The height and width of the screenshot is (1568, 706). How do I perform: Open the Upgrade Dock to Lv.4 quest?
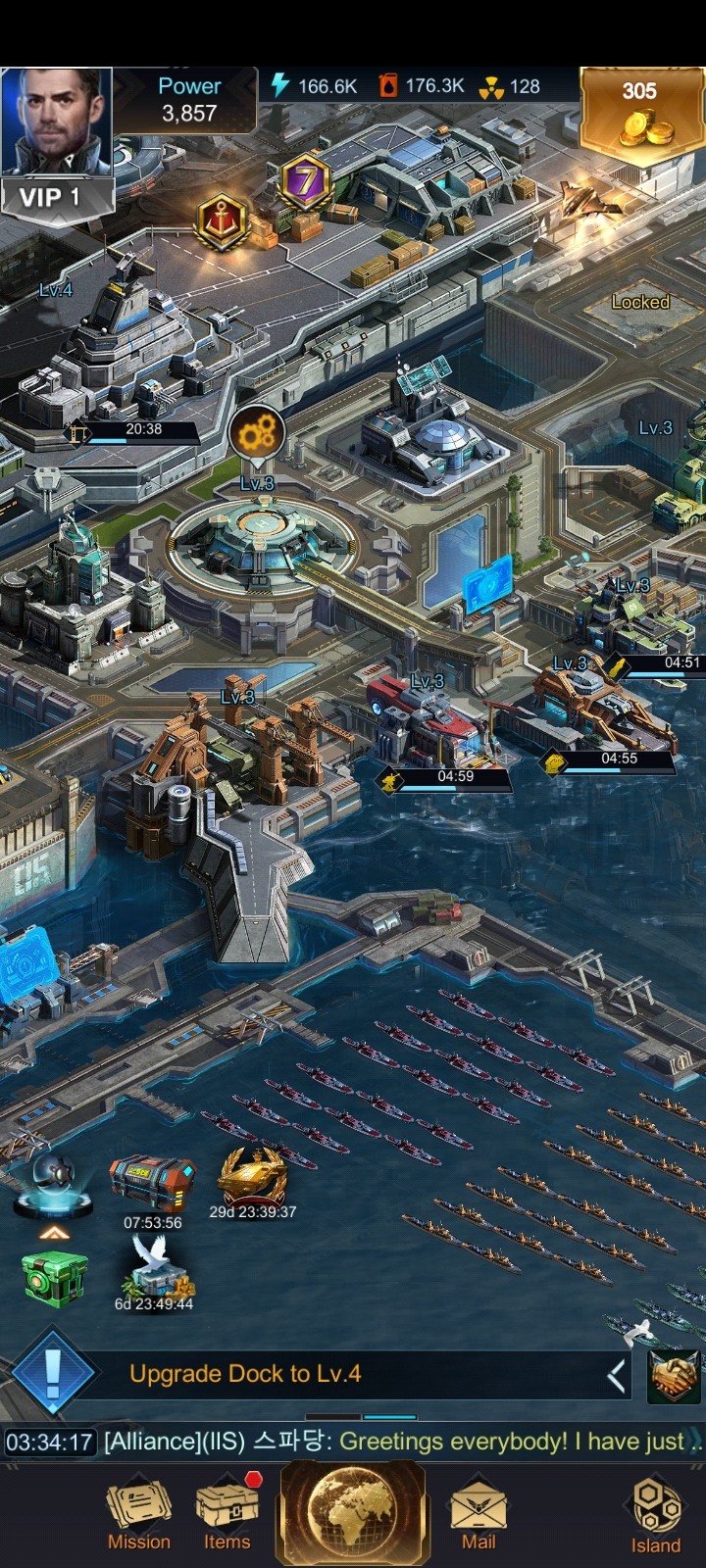coord(245,1374)
